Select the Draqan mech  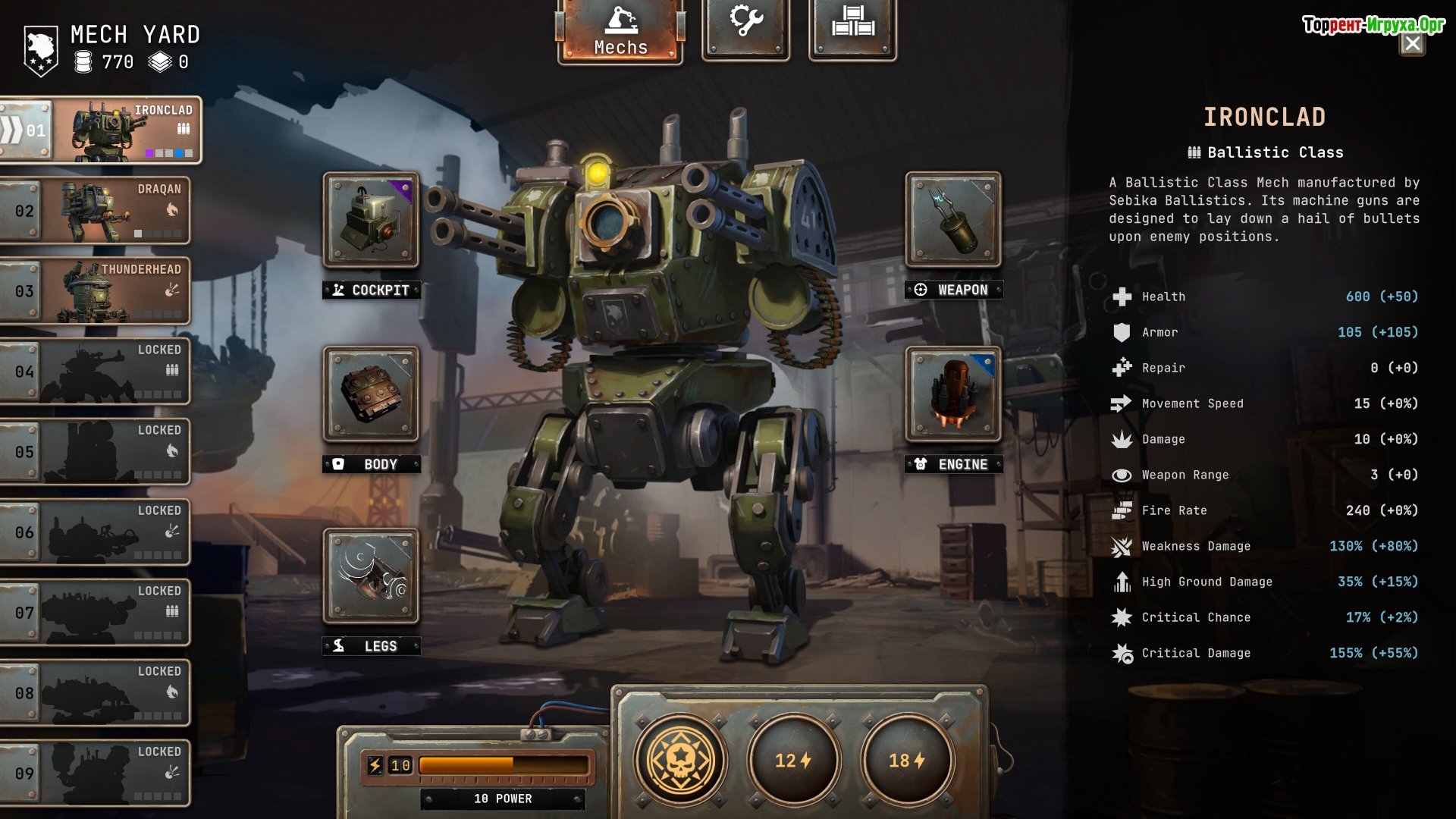(x=96, y=210)
